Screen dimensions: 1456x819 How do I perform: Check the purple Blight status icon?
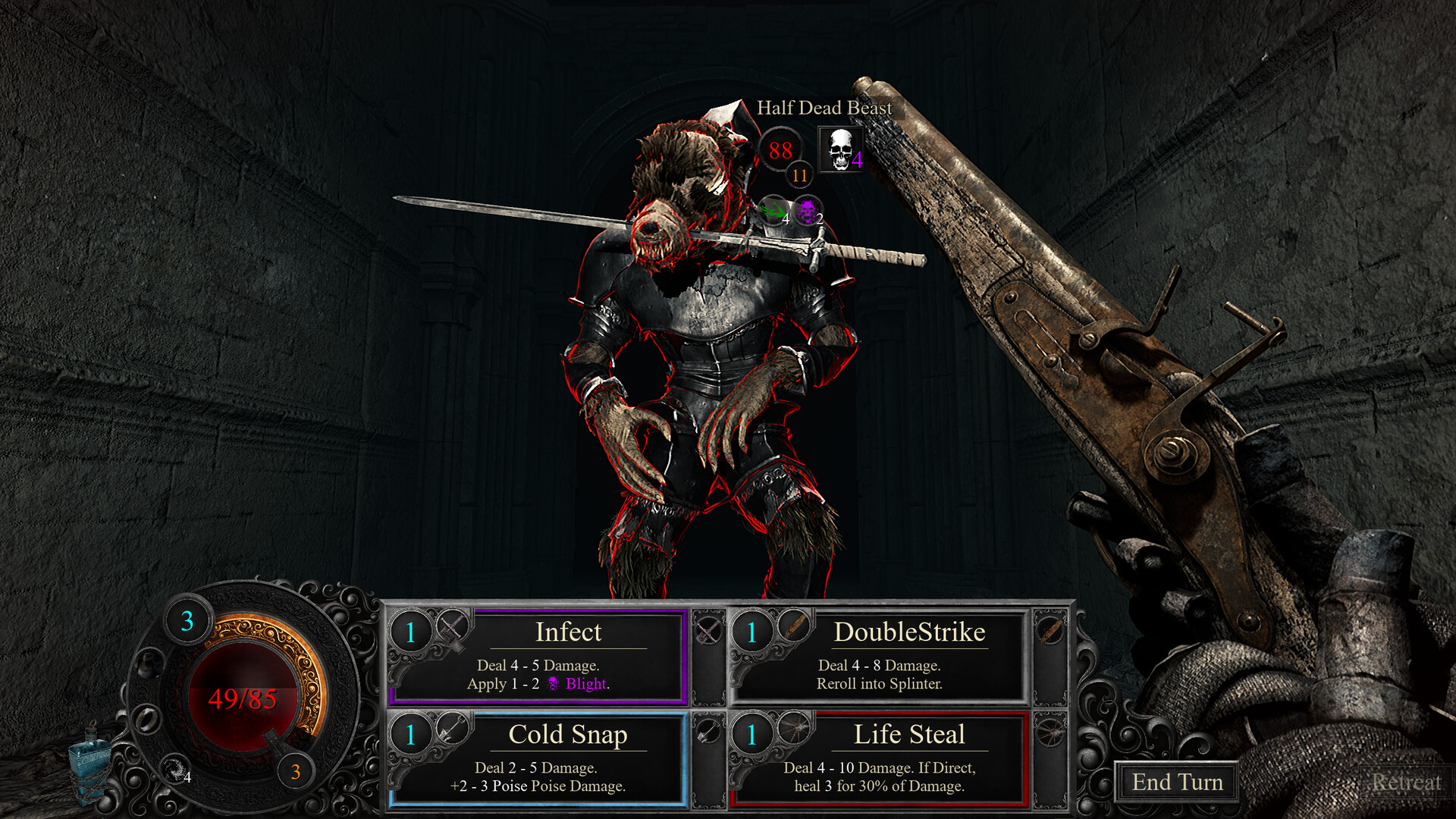point(807,211)
